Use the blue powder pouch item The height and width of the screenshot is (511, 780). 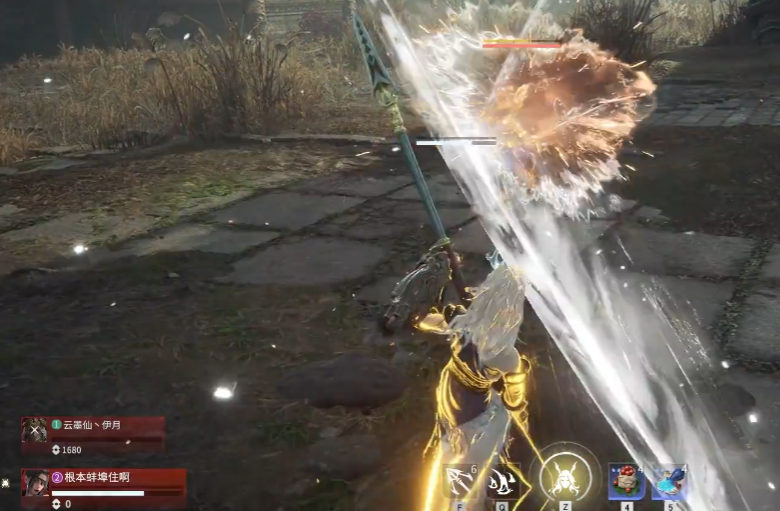[x=669, y=481]
